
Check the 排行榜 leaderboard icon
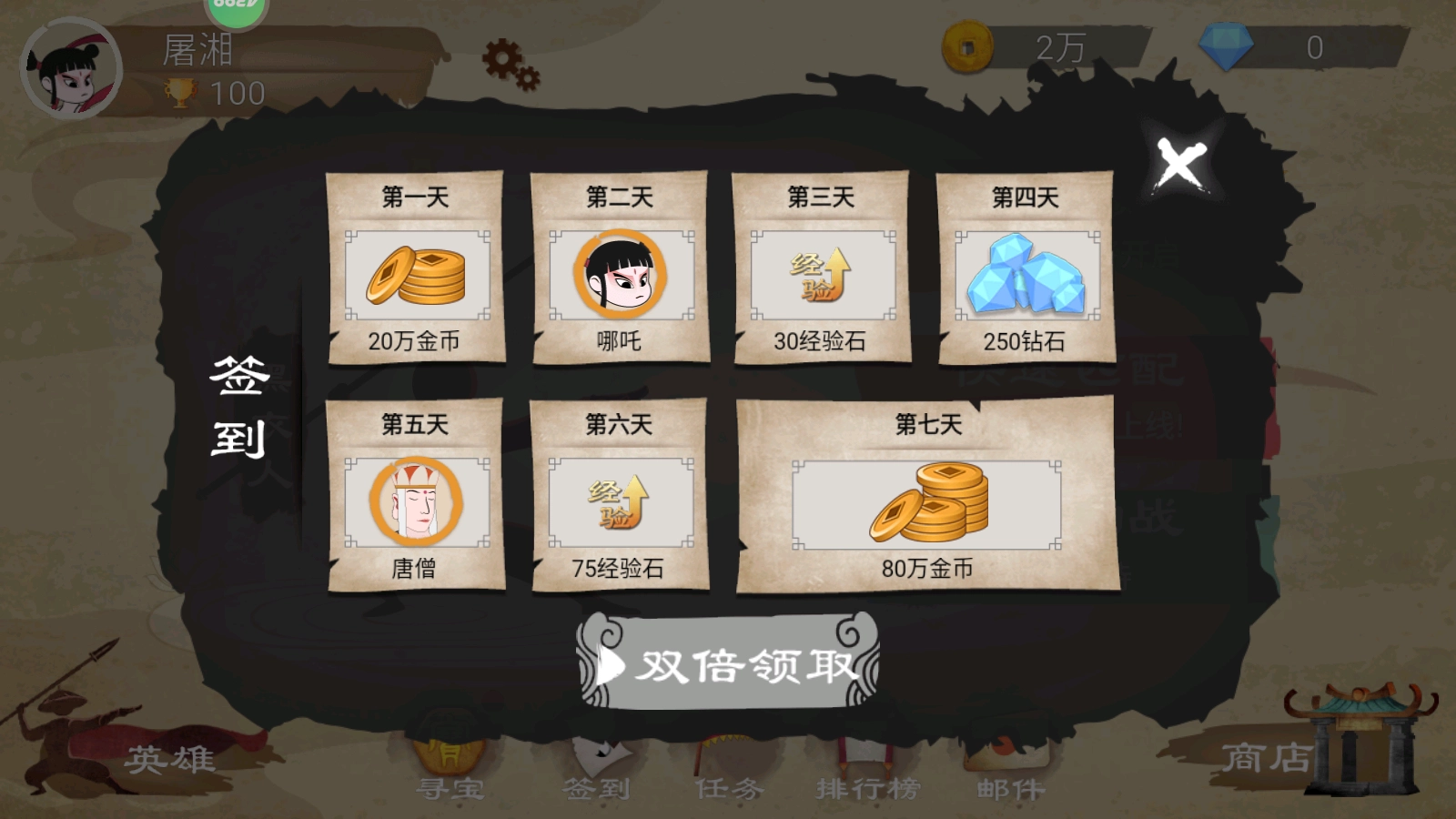click(x=864, y=764)
